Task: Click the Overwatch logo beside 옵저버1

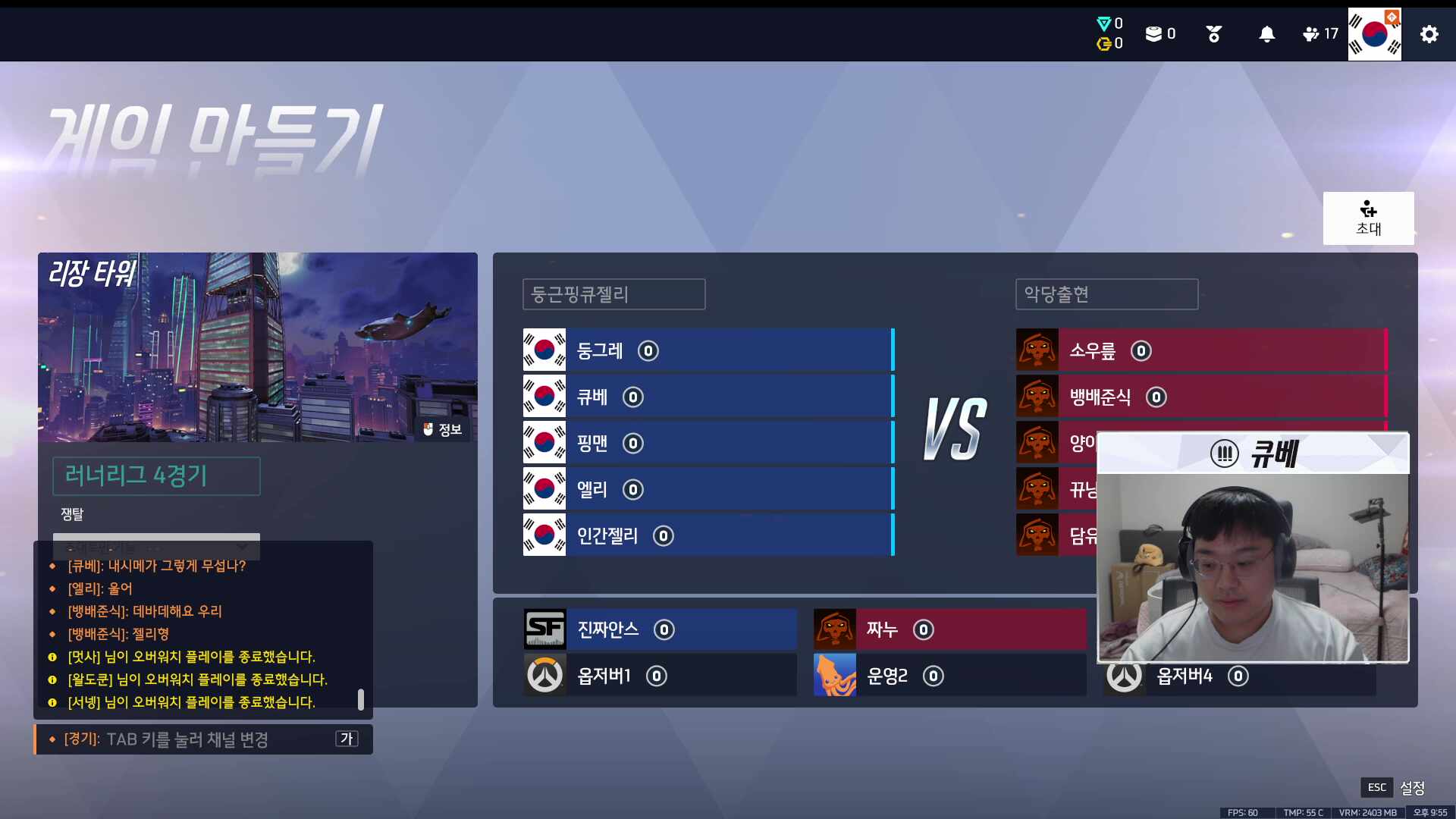Action: (545, 676)
